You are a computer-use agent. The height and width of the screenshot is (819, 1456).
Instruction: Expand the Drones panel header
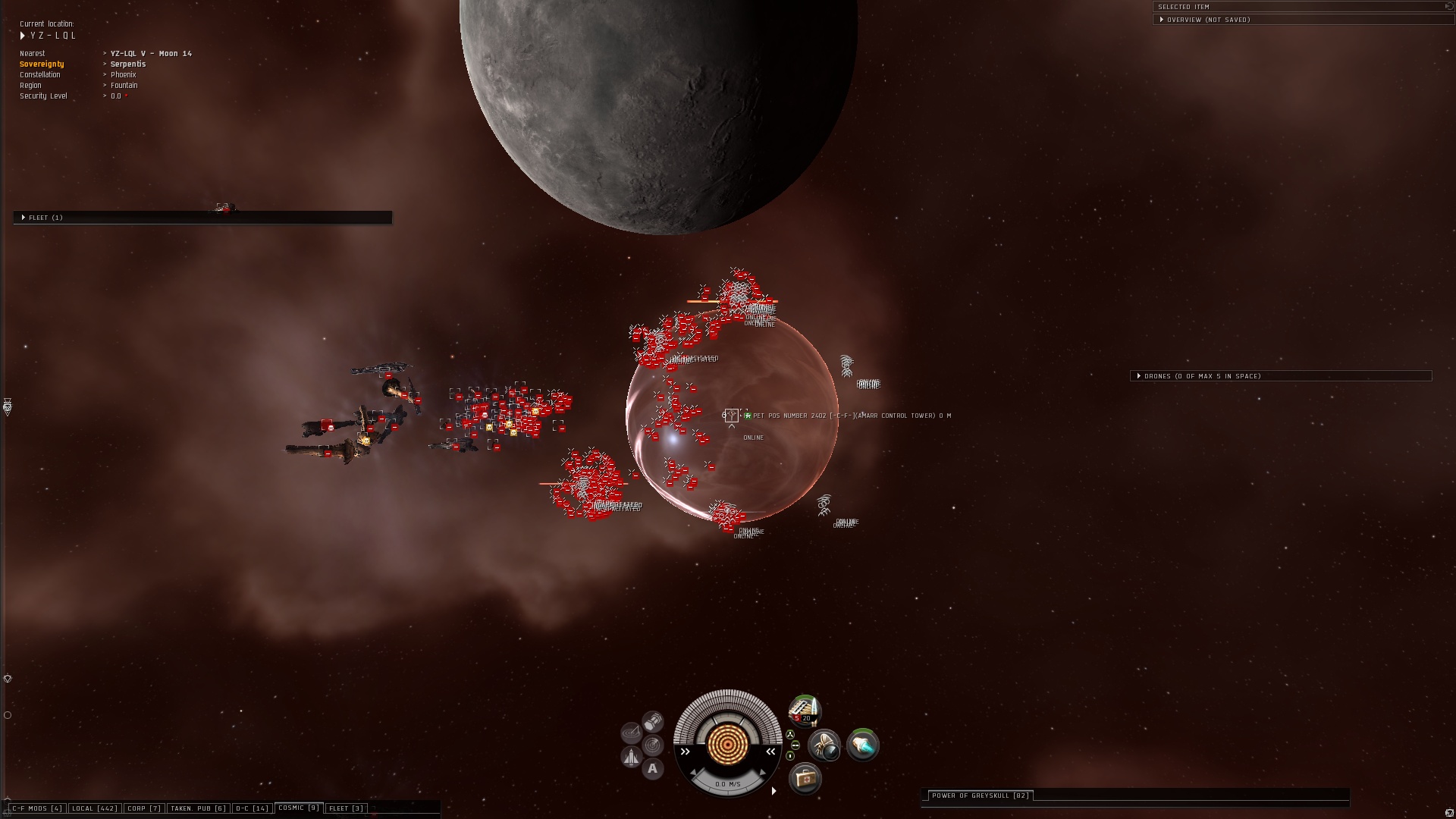coord(1202,376)
